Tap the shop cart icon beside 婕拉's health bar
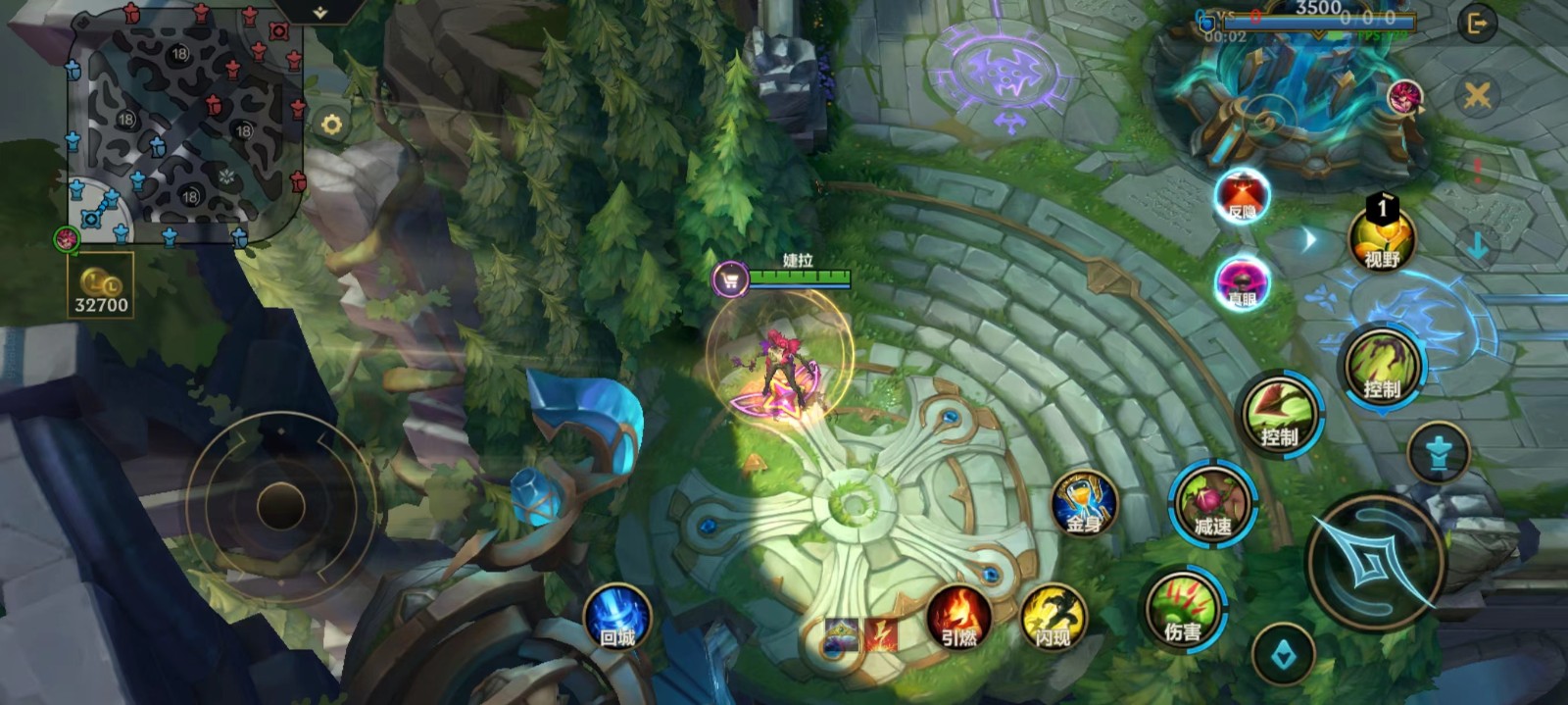1568x705 pixels. pos(729,280)
